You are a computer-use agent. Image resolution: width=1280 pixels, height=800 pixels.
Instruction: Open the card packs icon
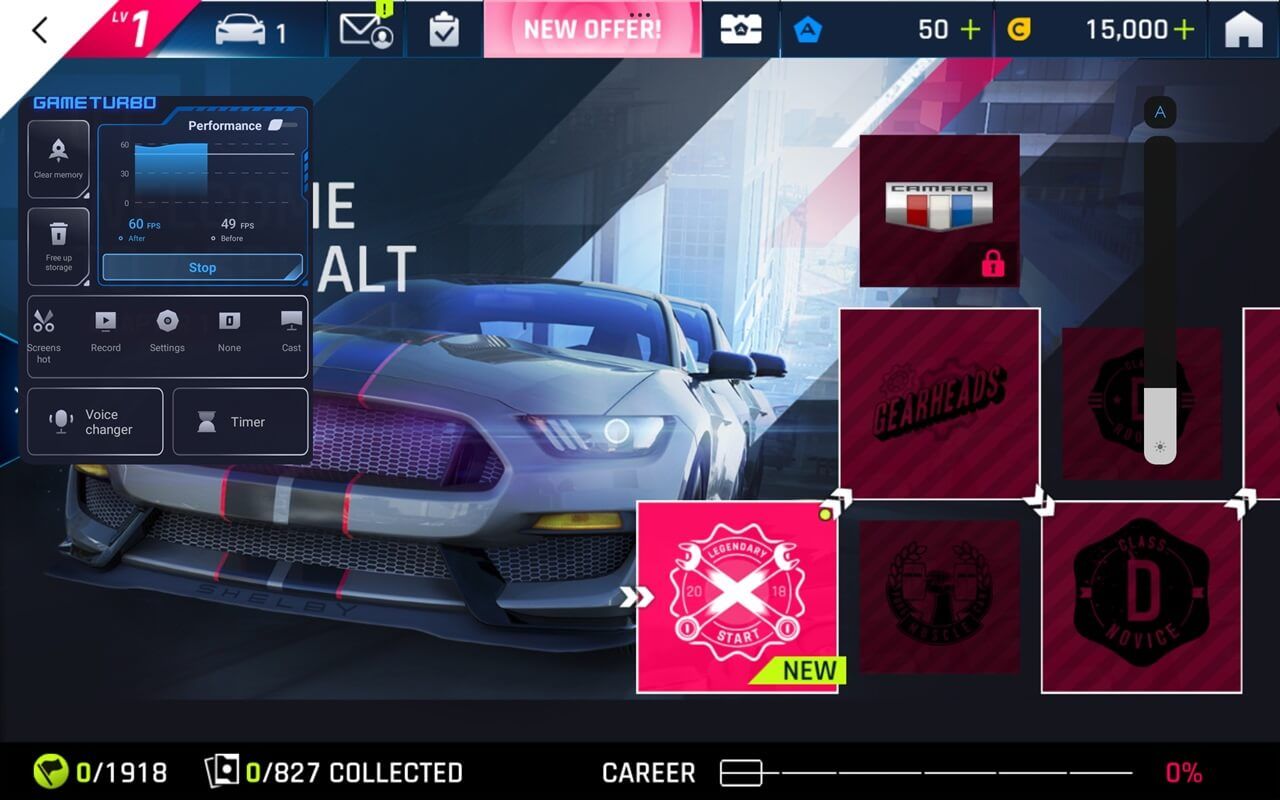(x=742, y=30)
